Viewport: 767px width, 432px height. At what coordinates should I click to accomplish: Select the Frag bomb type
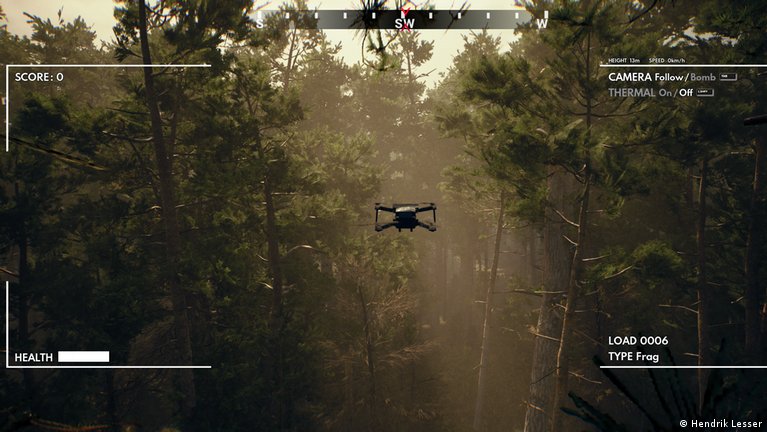tap(647, 356)
